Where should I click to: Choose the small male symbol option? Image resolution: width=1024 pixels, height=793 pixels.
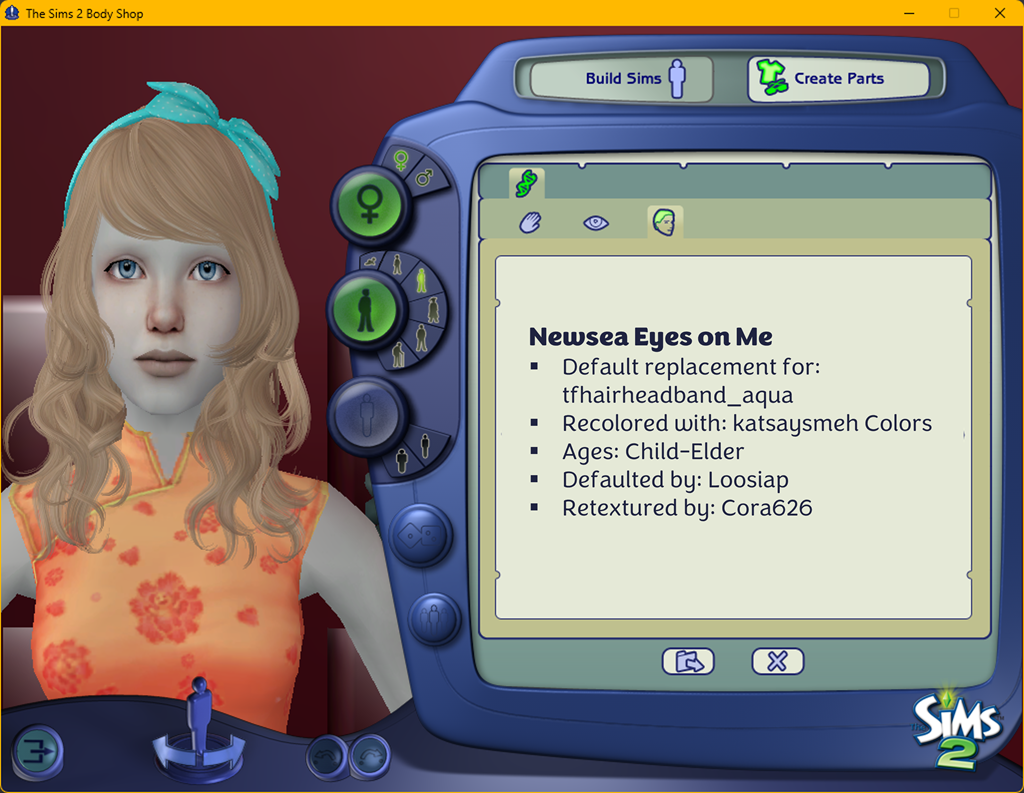(424, 178)
